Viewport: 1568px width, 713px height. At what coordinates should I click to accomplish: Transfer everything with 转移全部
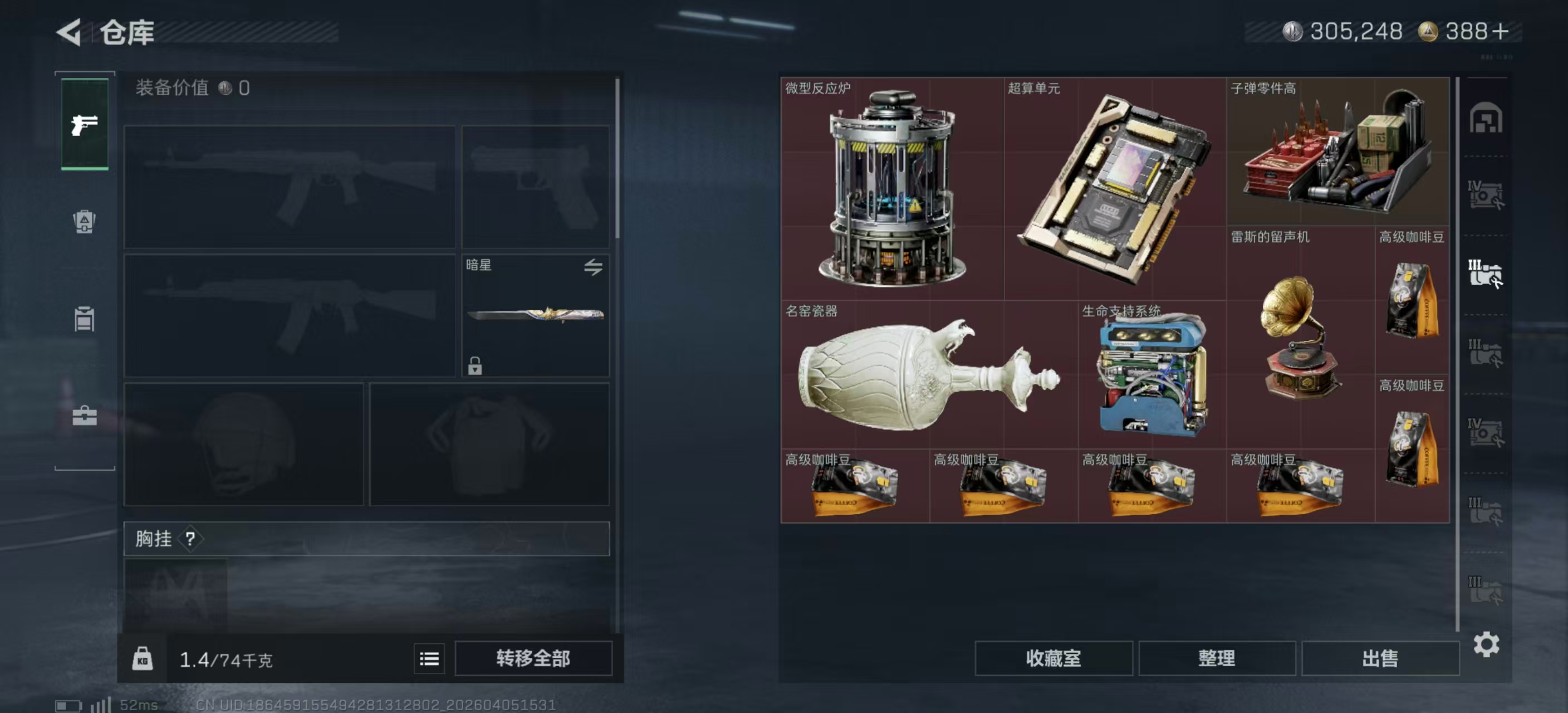(x=533, y=658)
